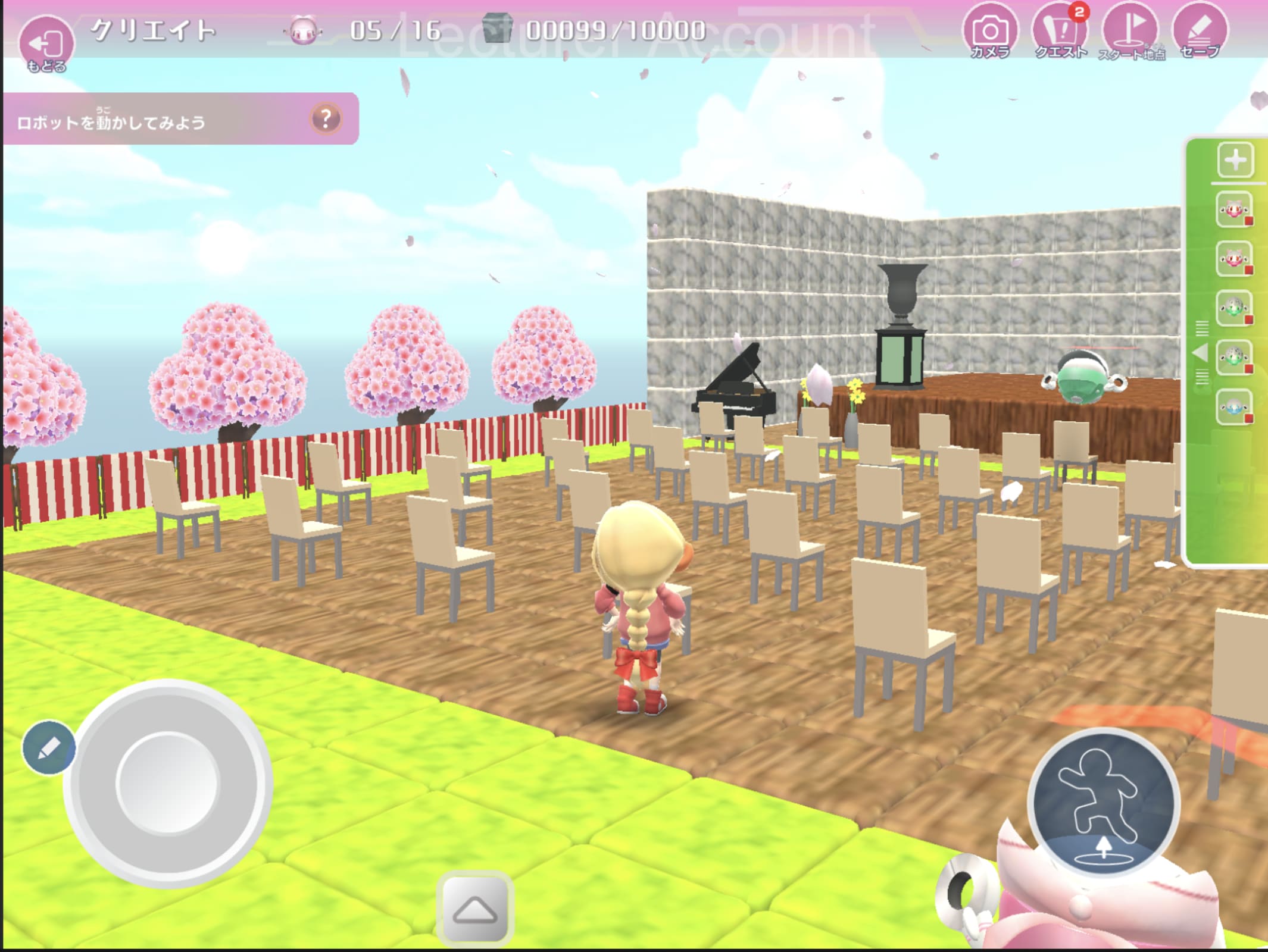Go back with the もどる button
The width and height of the screenshot is (1268, 952).
tap(46, 43)
